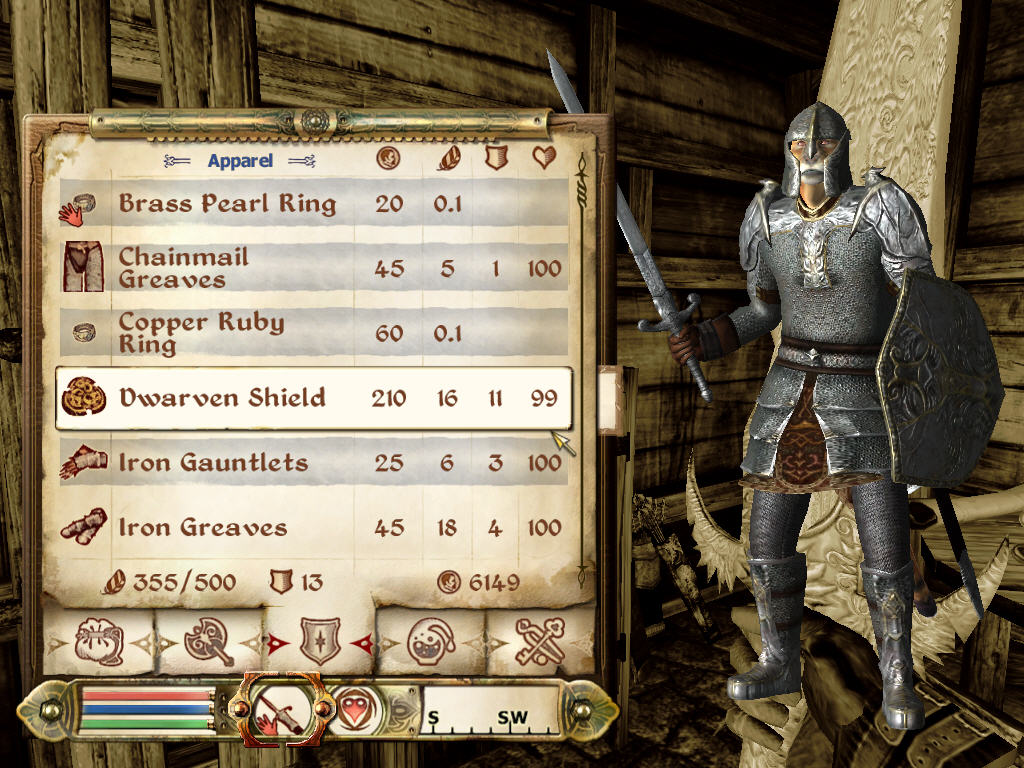
Task: Switch to the weapons axe tab
Action: [x=208, y=641]
